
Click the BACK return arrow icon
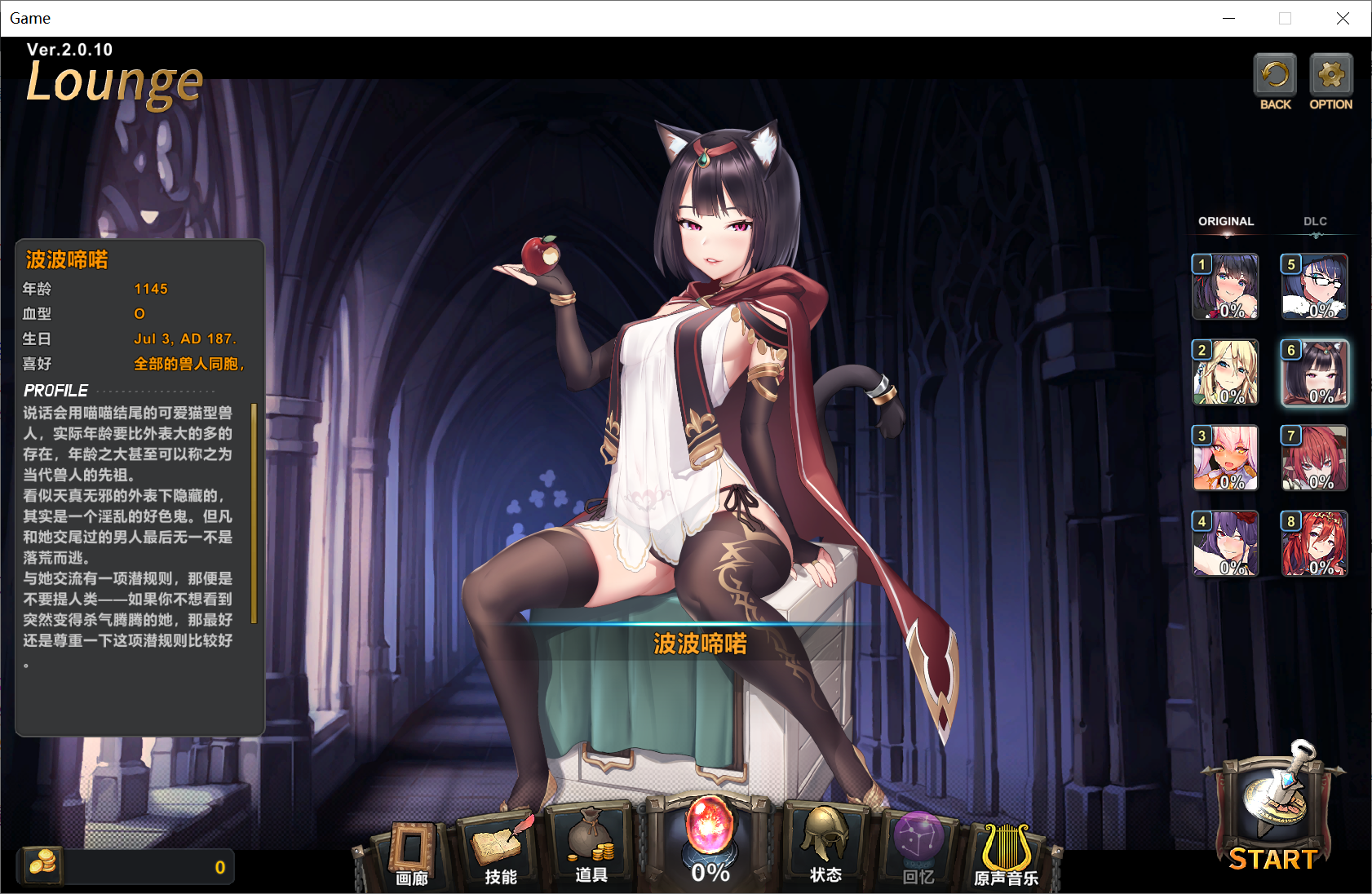tap(1275, 76)
